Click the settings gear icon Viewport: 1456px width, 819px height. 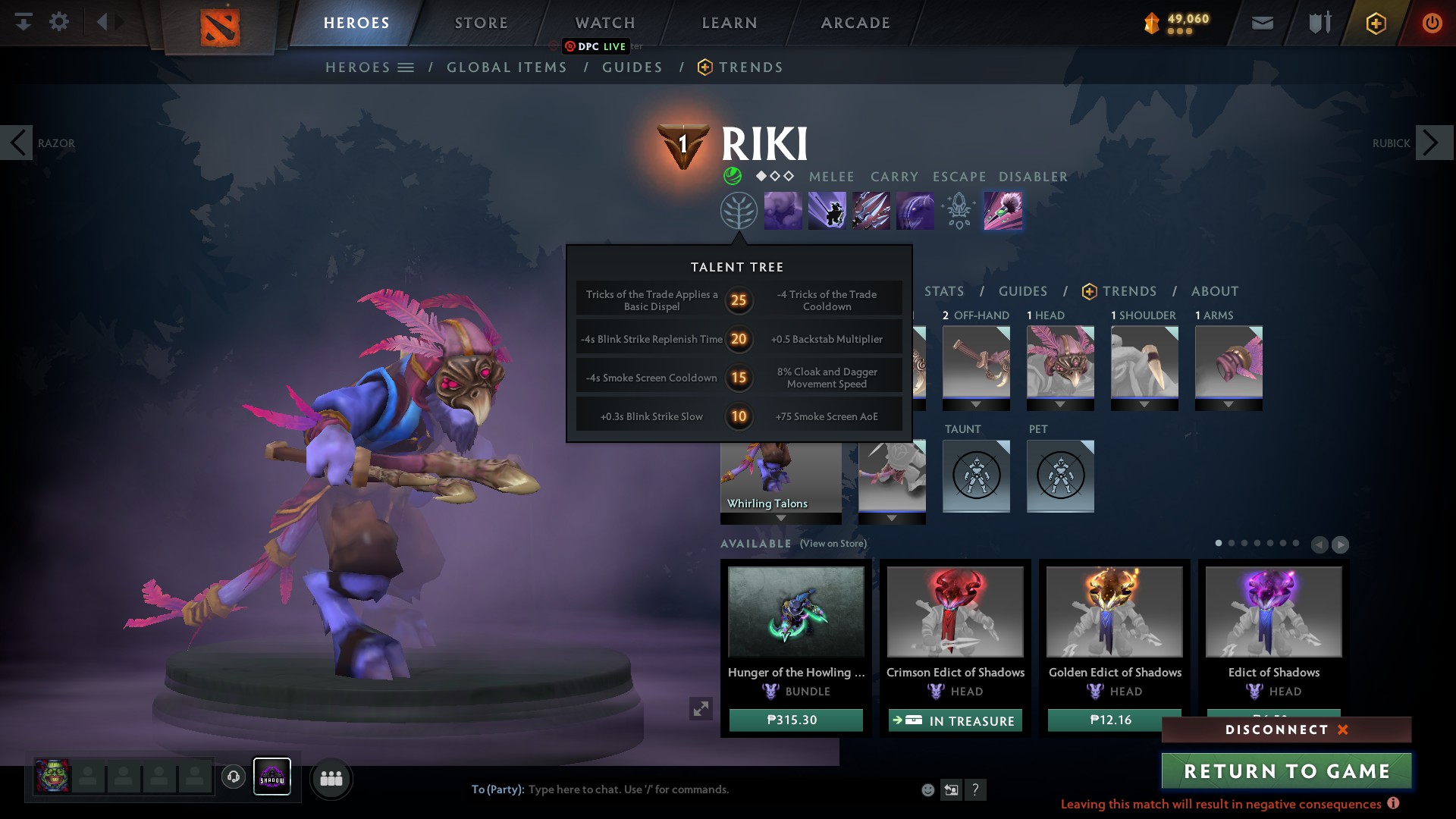coord(60,22)
